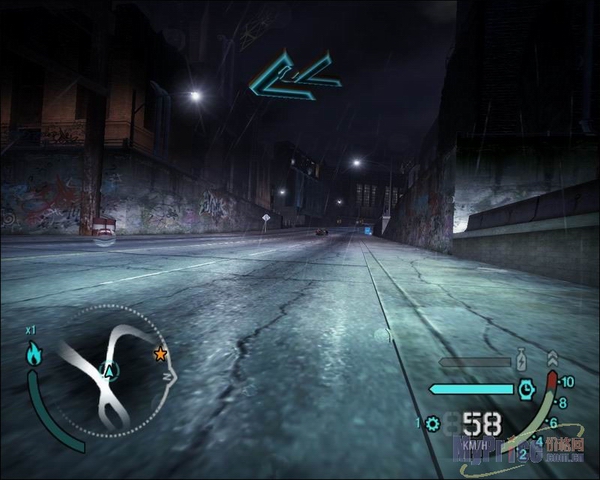Click the player arrow on the minimap
Image resolution: width=600 pixels, height=480 pixels.
click(111, 371)
